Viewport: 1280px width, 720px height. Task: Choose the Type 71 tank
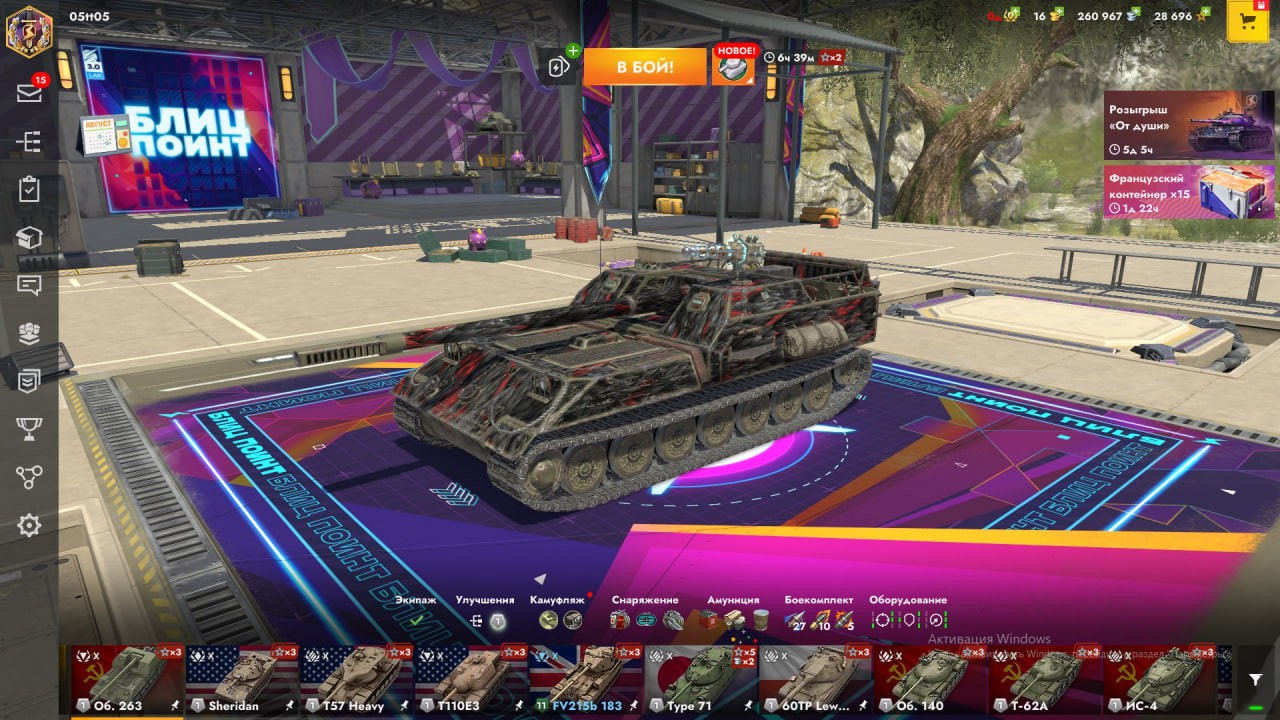click(701, 679)
